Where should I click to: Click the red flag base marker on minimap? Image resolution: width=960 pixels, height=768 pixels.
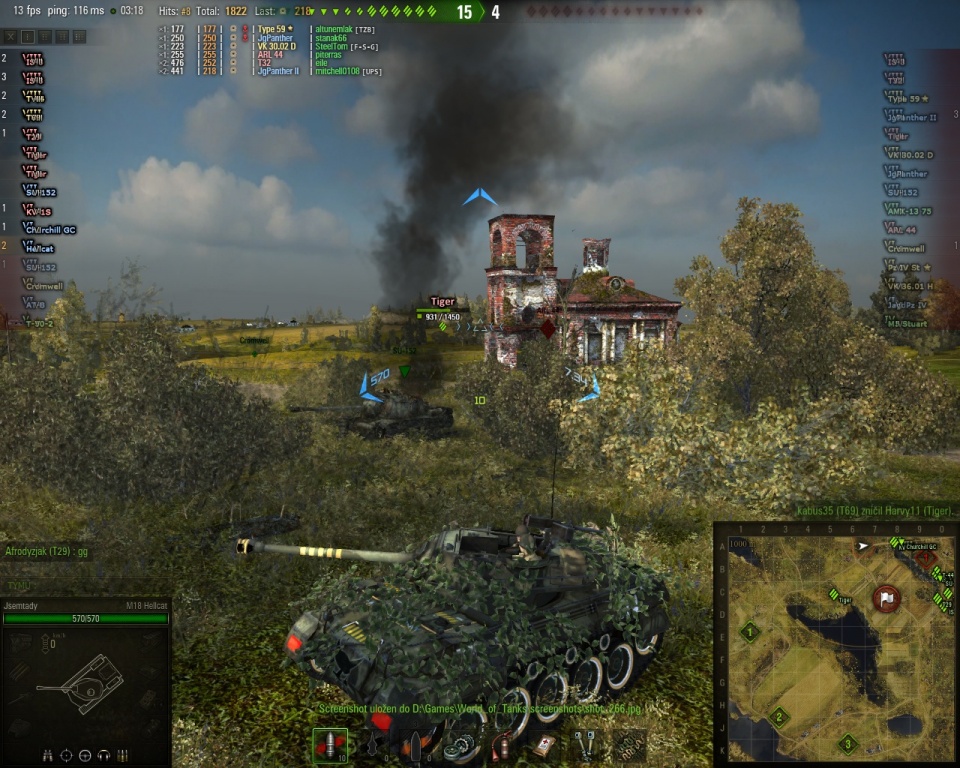[886, 598]
